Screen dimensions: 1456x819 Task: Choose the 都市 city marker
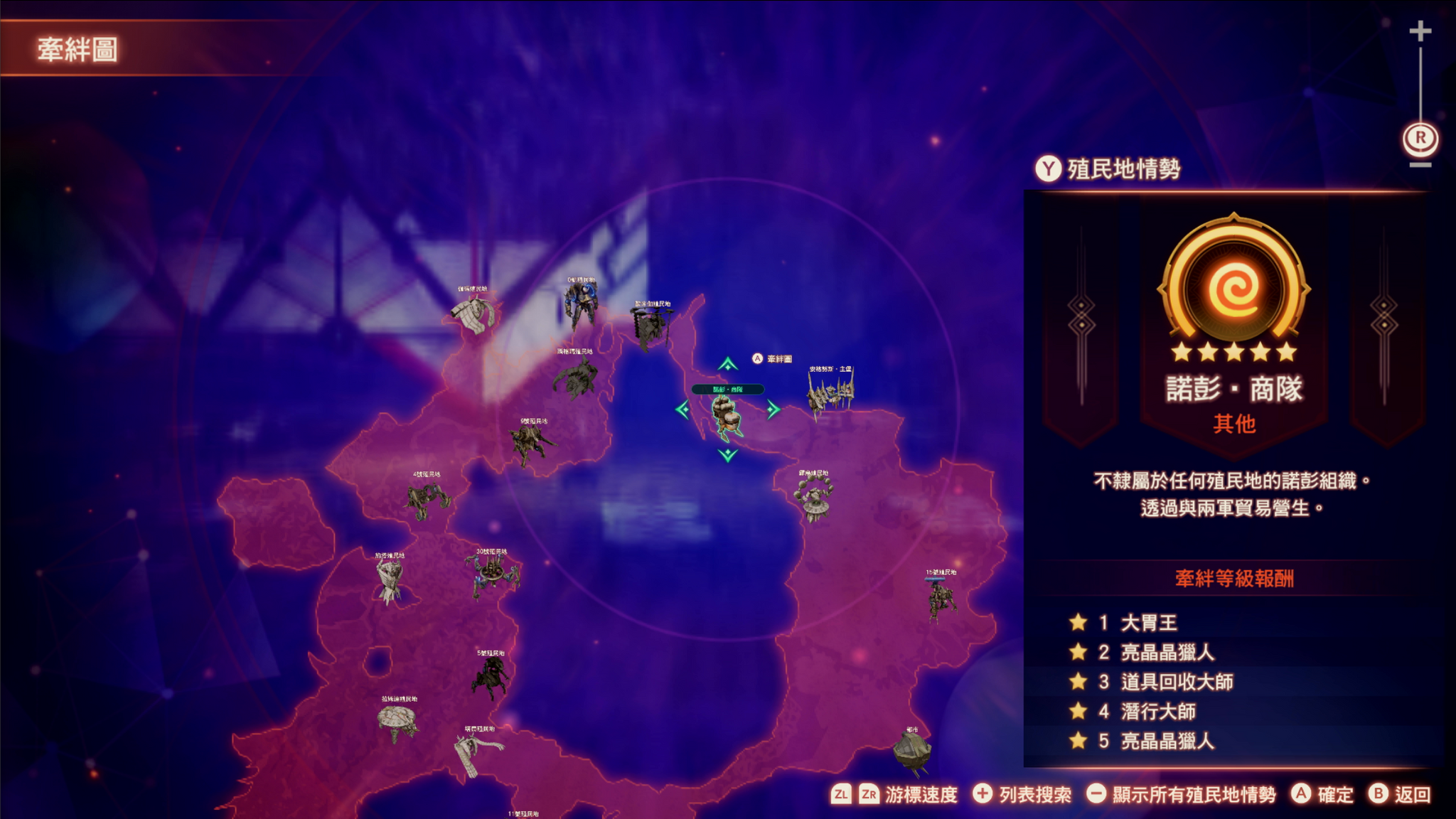click(x=911, y=752)
